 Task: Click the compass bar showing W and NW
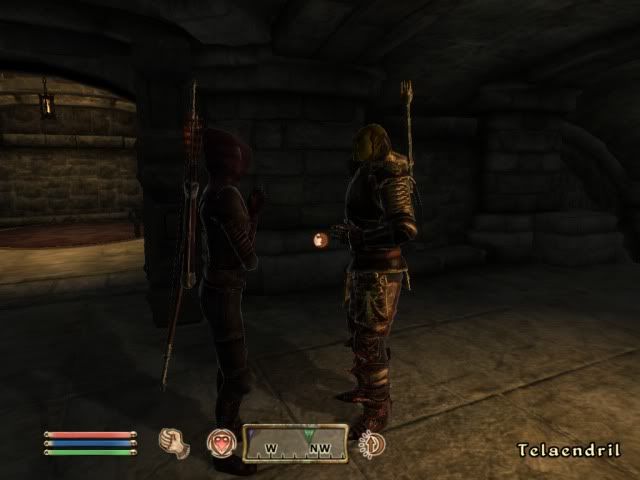point(295,443)
